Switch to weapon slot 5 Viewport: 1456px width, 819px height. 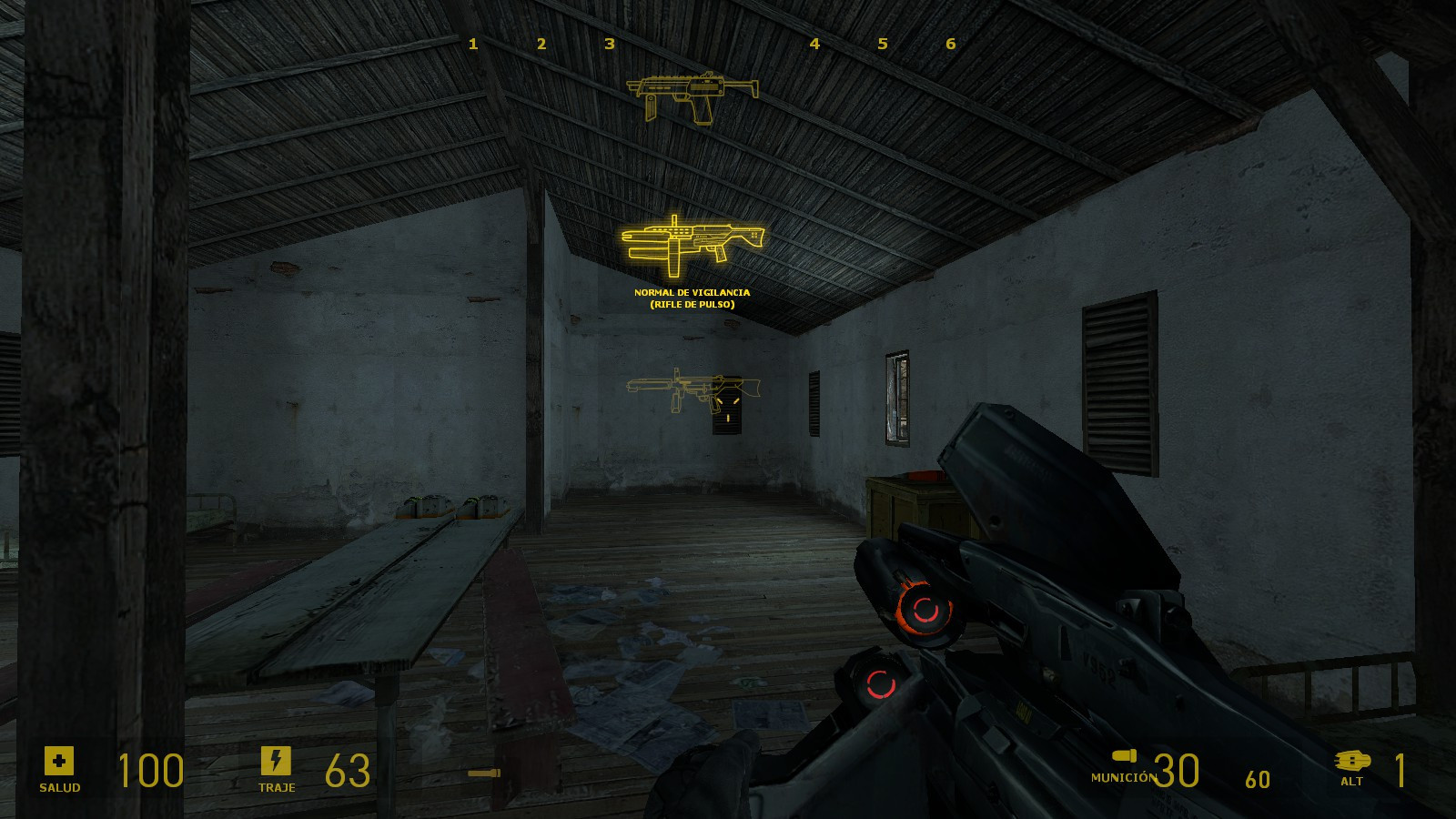tap(882, 42)
